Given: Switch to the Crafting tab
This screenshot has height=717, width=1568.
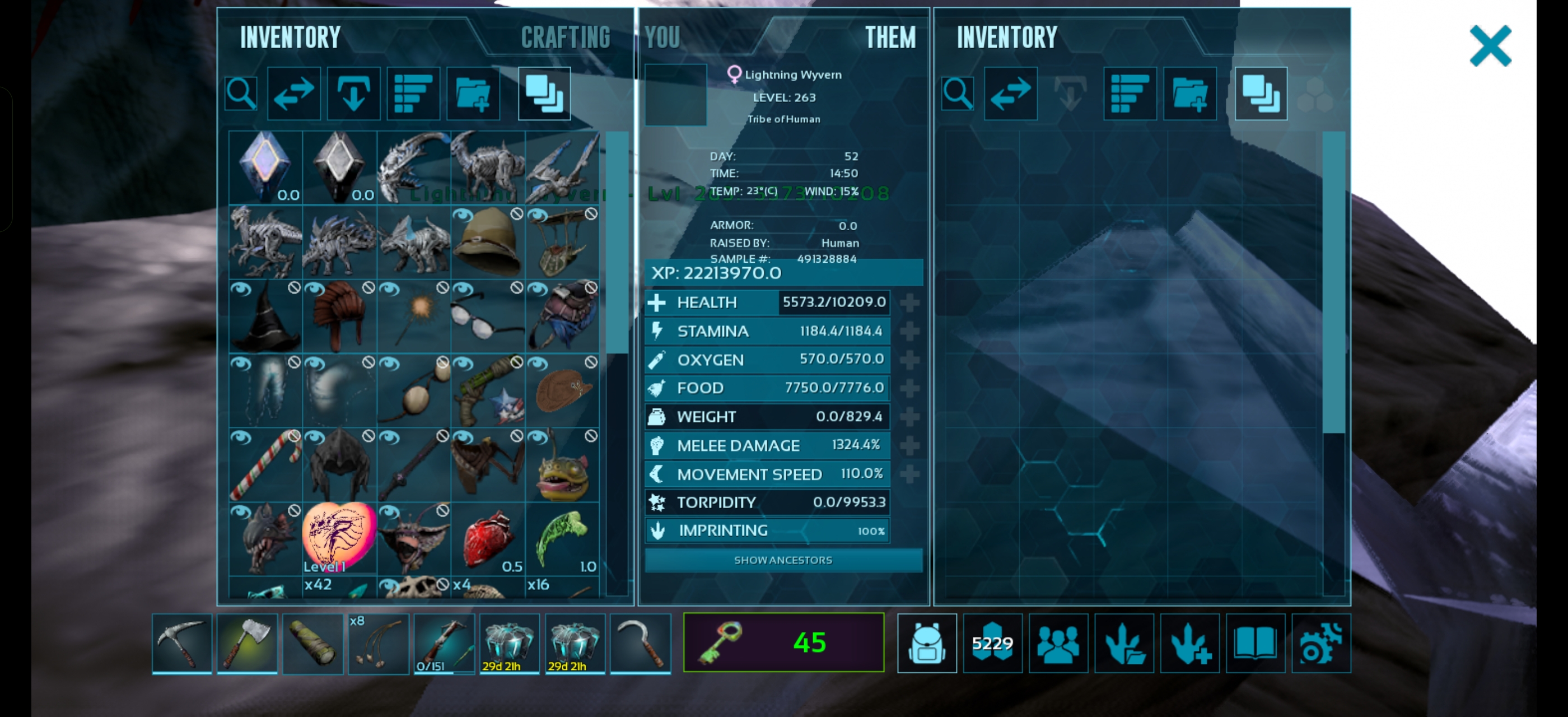Looking at the screenshot, I should click(x=566, y=38).
